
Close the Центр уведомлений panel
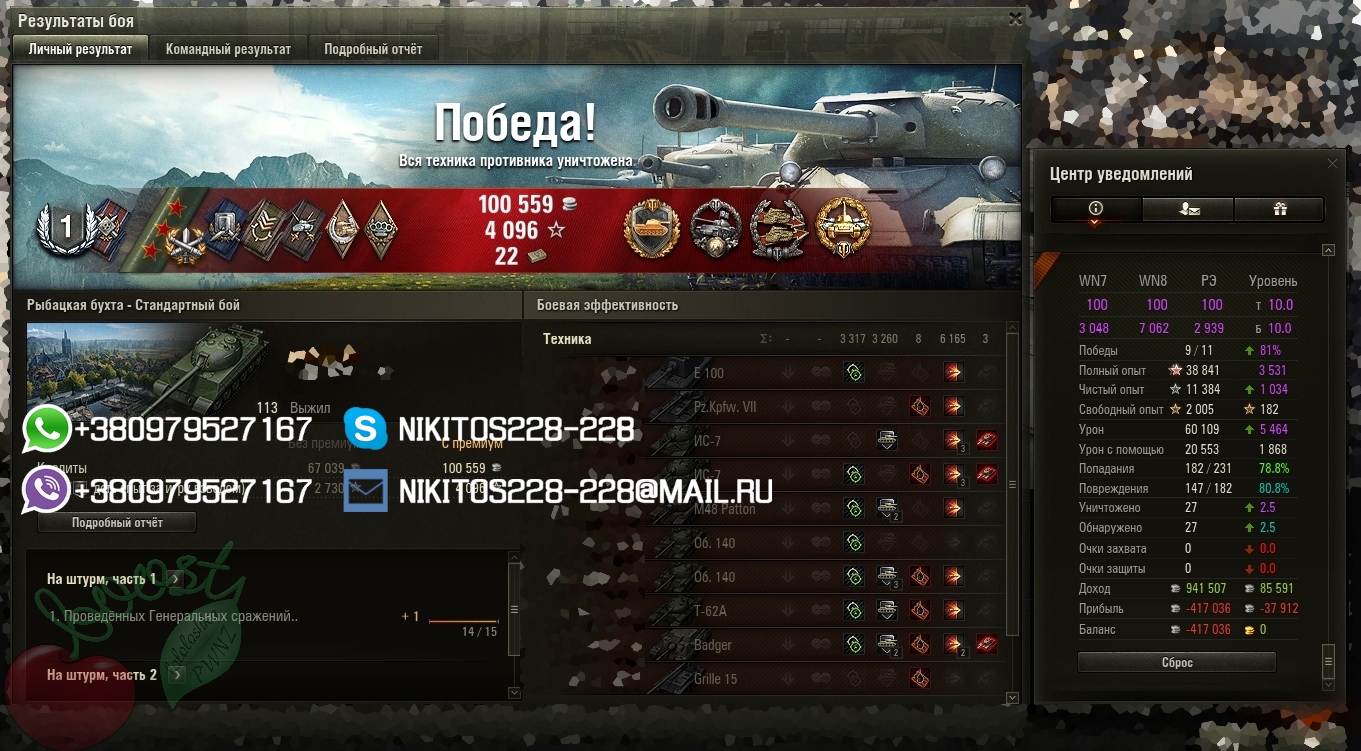pos(1331,163)
